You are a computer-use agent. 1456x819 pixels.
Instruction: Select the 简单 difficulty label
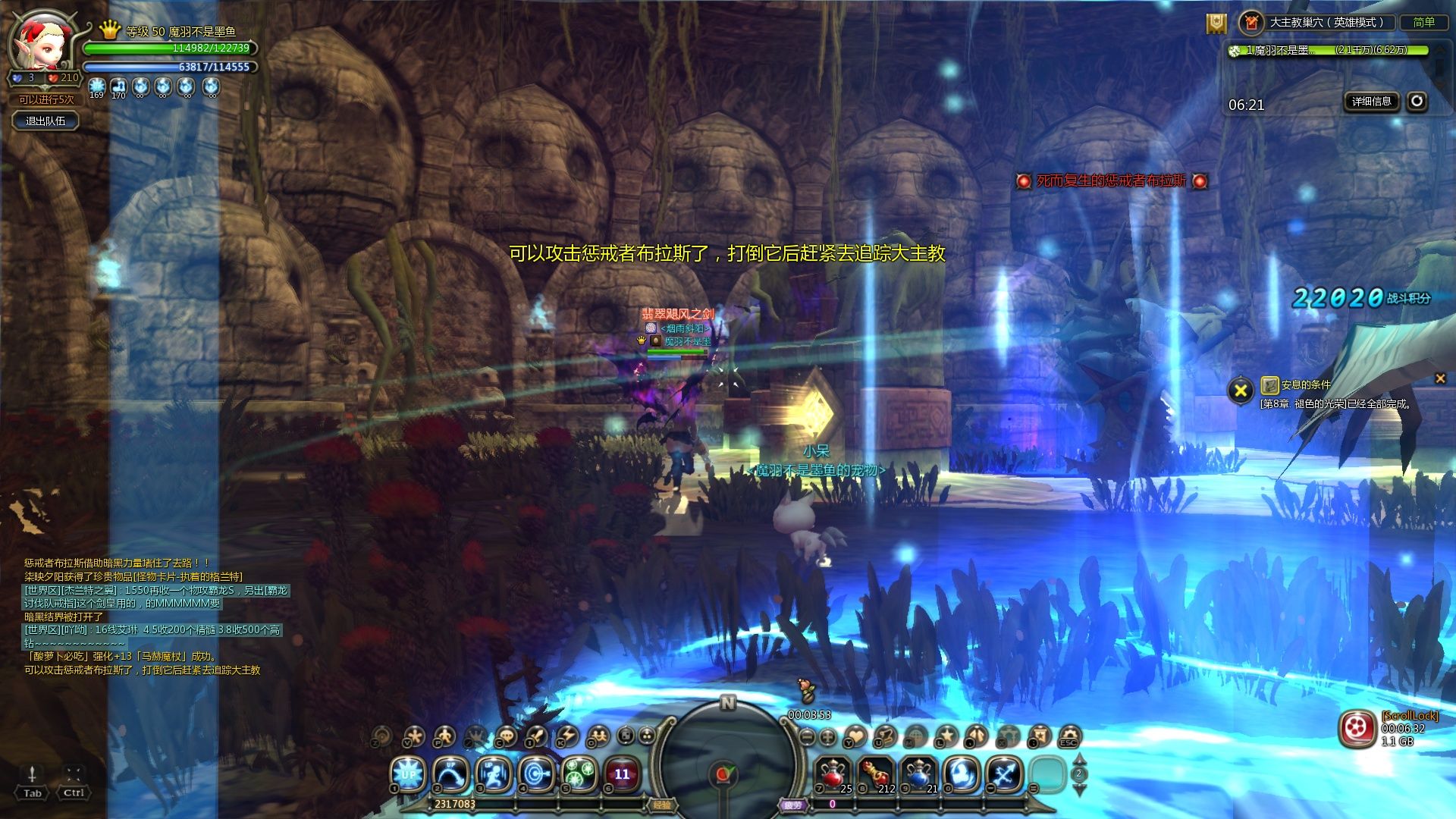tap(1423, 22)
